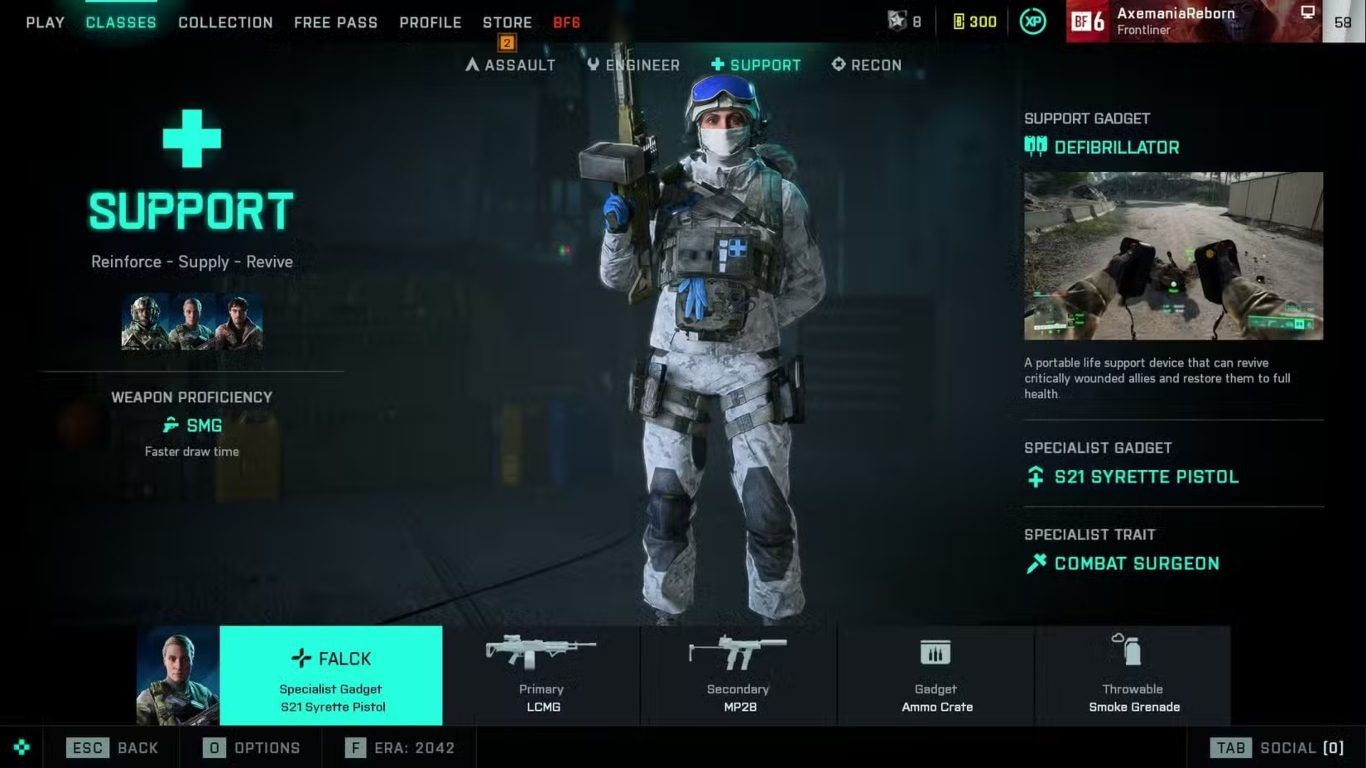Open the Free Pass tab
This screenshot has height=768, width=1366.
coord(336,22)
